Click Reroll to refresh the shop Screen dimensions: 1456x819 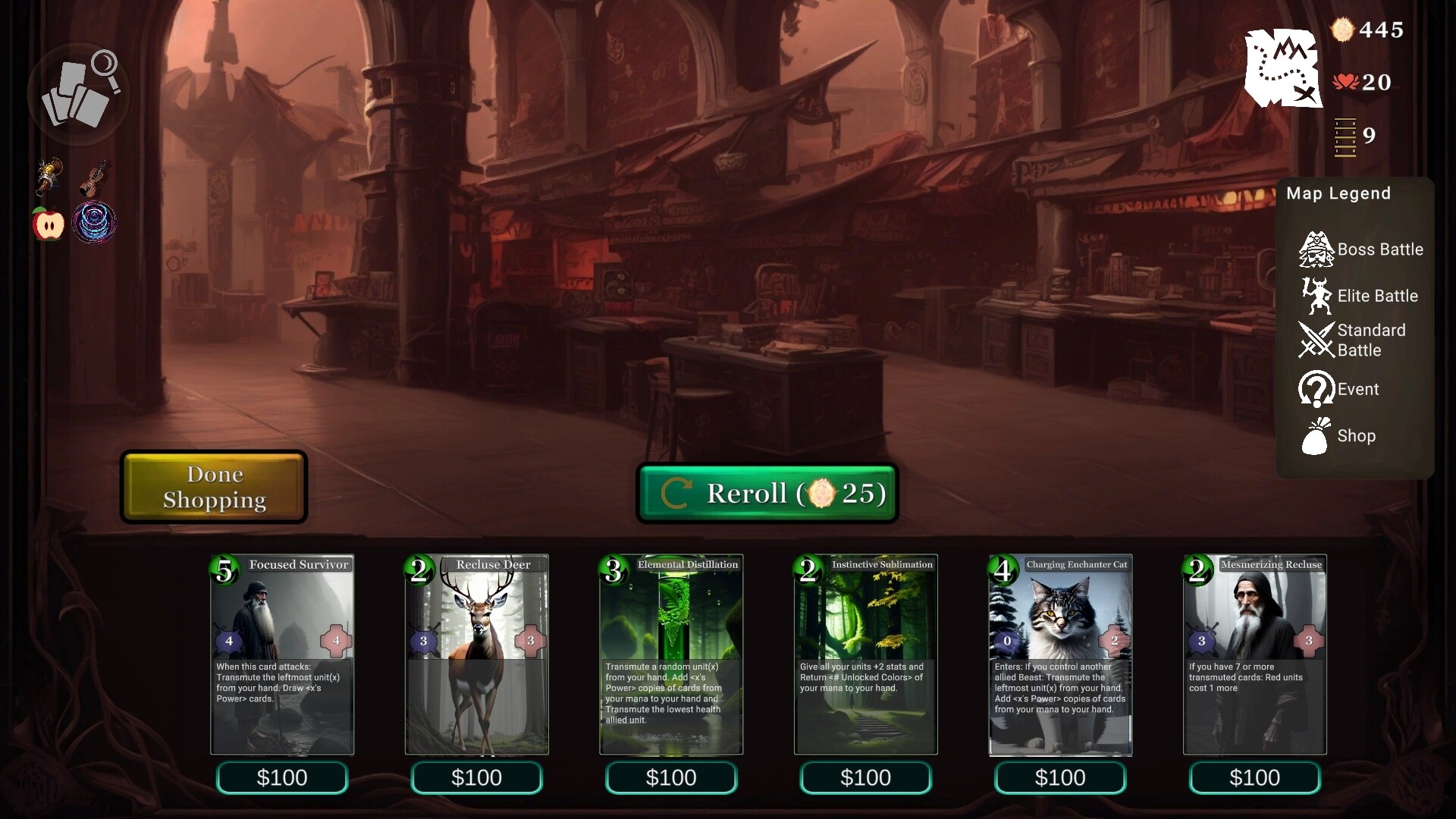(767, 493)
